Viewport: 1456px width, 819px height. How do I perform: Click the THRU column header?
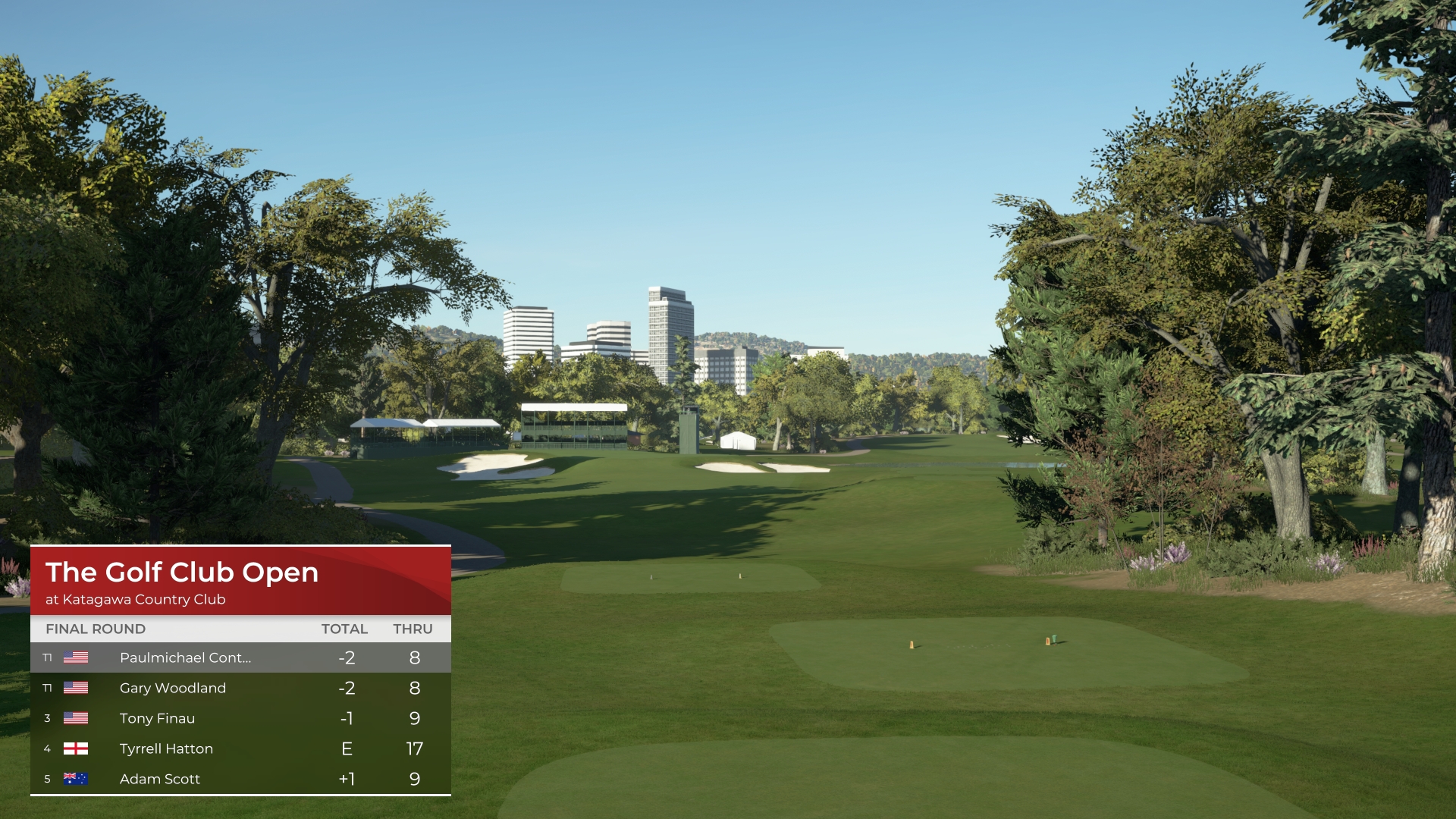point(412,629)
